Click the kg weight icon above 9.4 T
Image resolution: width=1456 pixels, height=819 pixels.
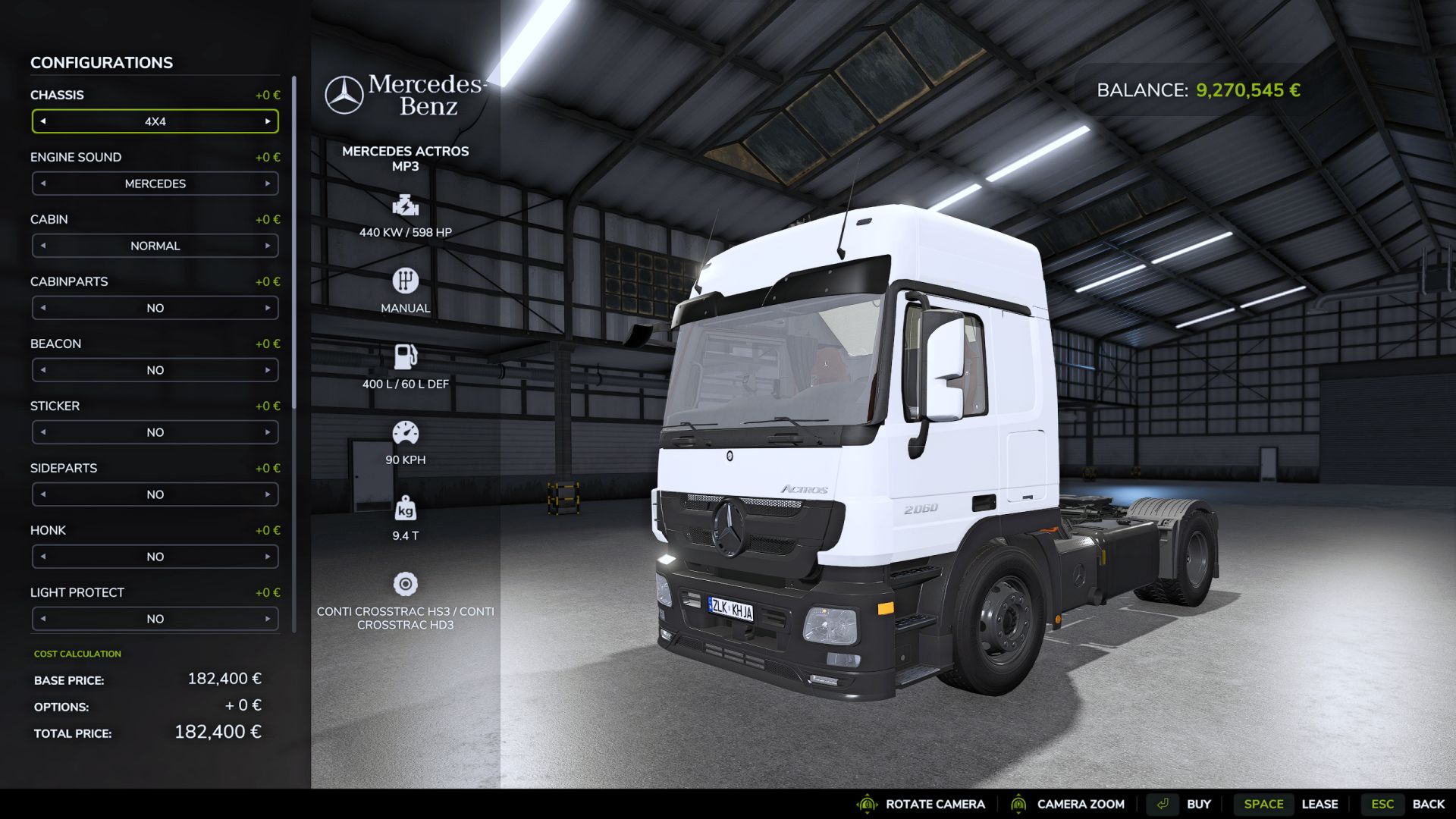pyautogui.click(x=405, y=509)
